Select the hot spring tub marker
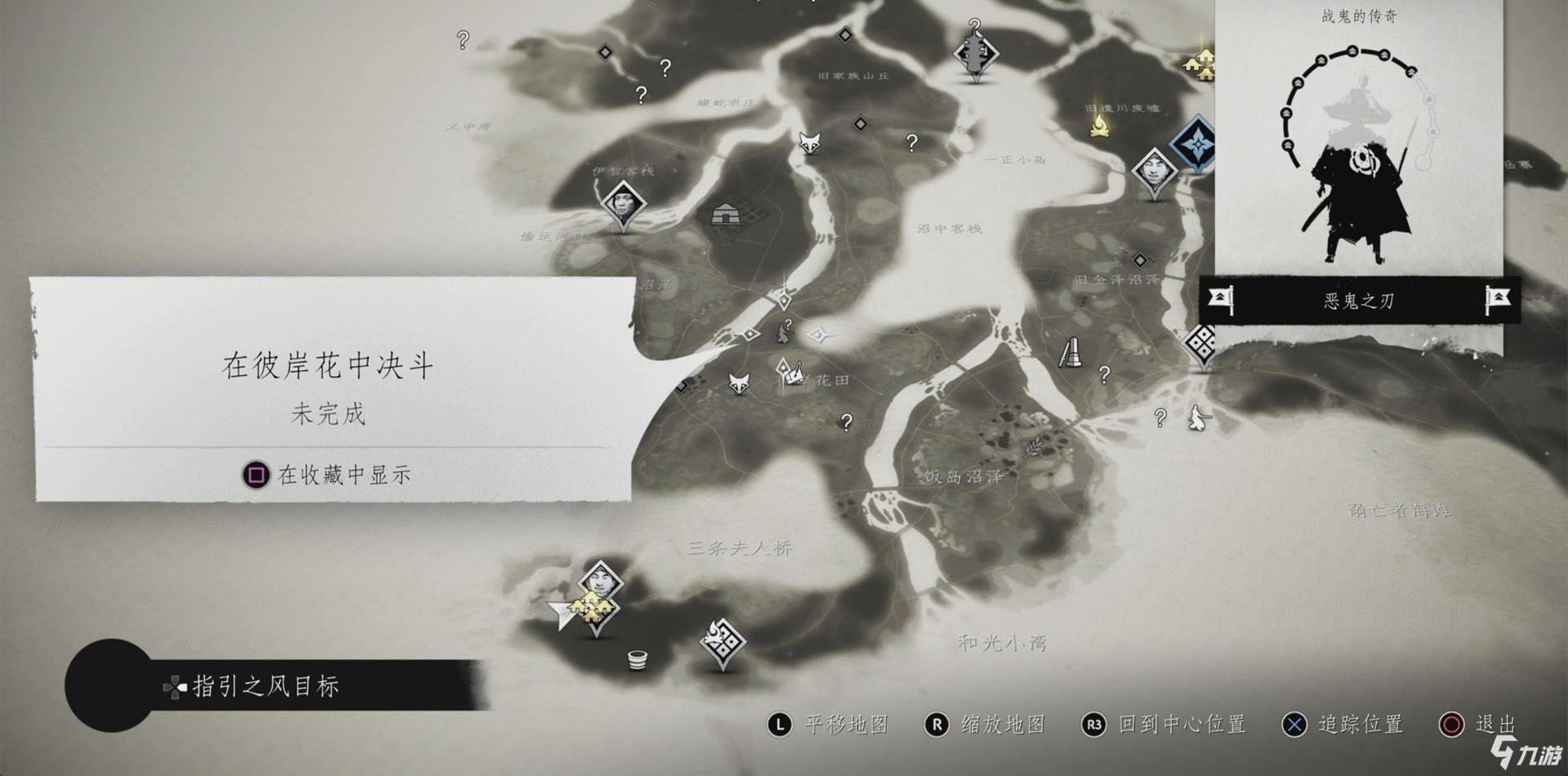1568x776 pixels. click(x=638, y=658)
